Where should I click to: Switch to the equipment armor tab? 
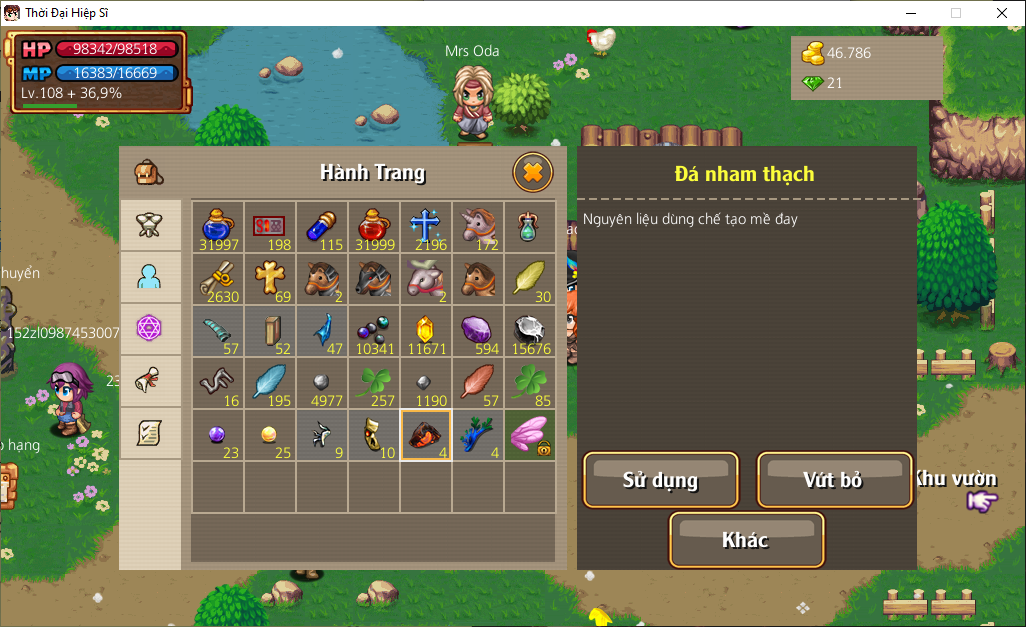coord(151,225)
